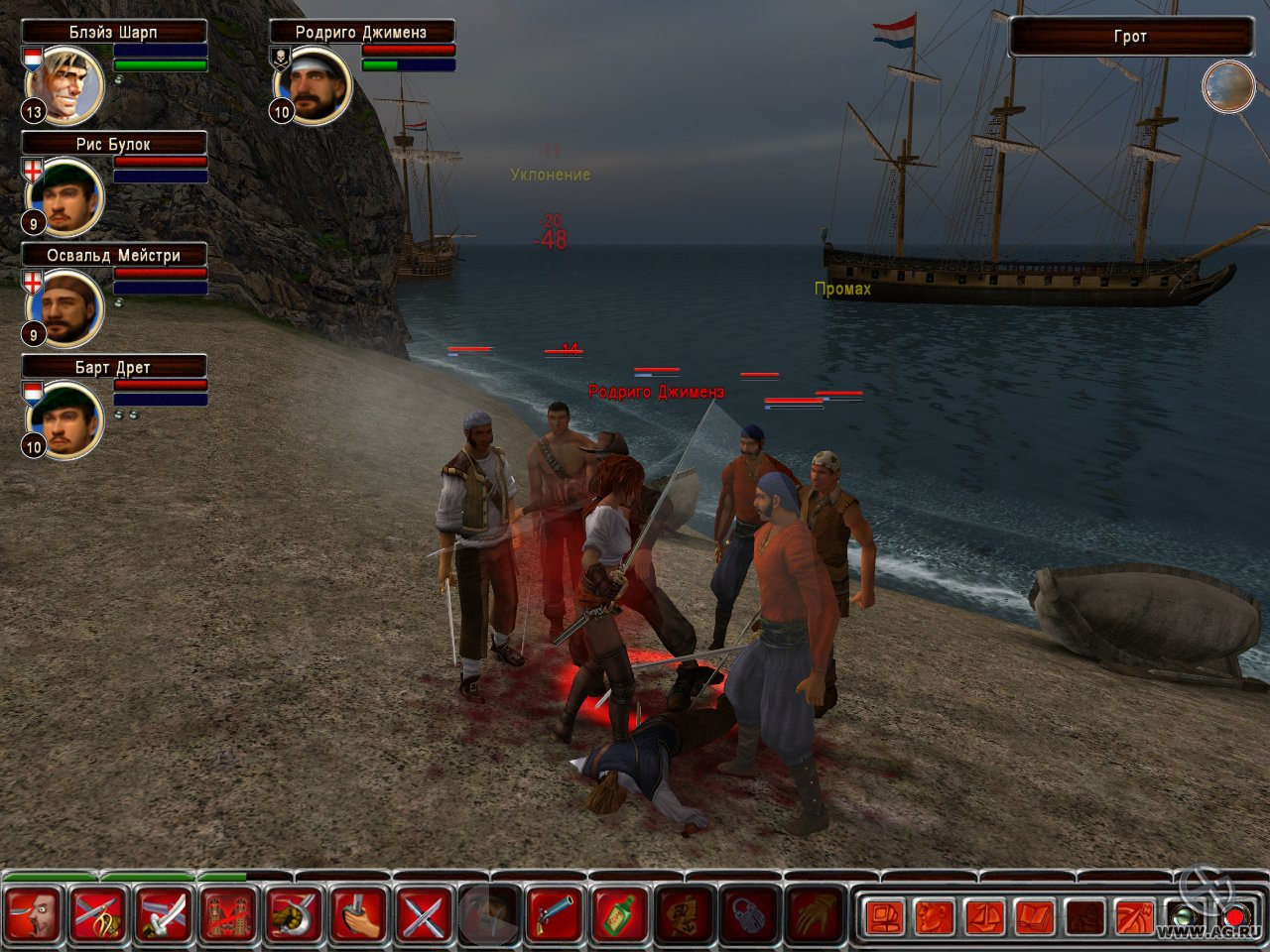This screenshot has height=952, width=1270.
Task: Use the gloved fist with blade skill
Action: (295, 914)
